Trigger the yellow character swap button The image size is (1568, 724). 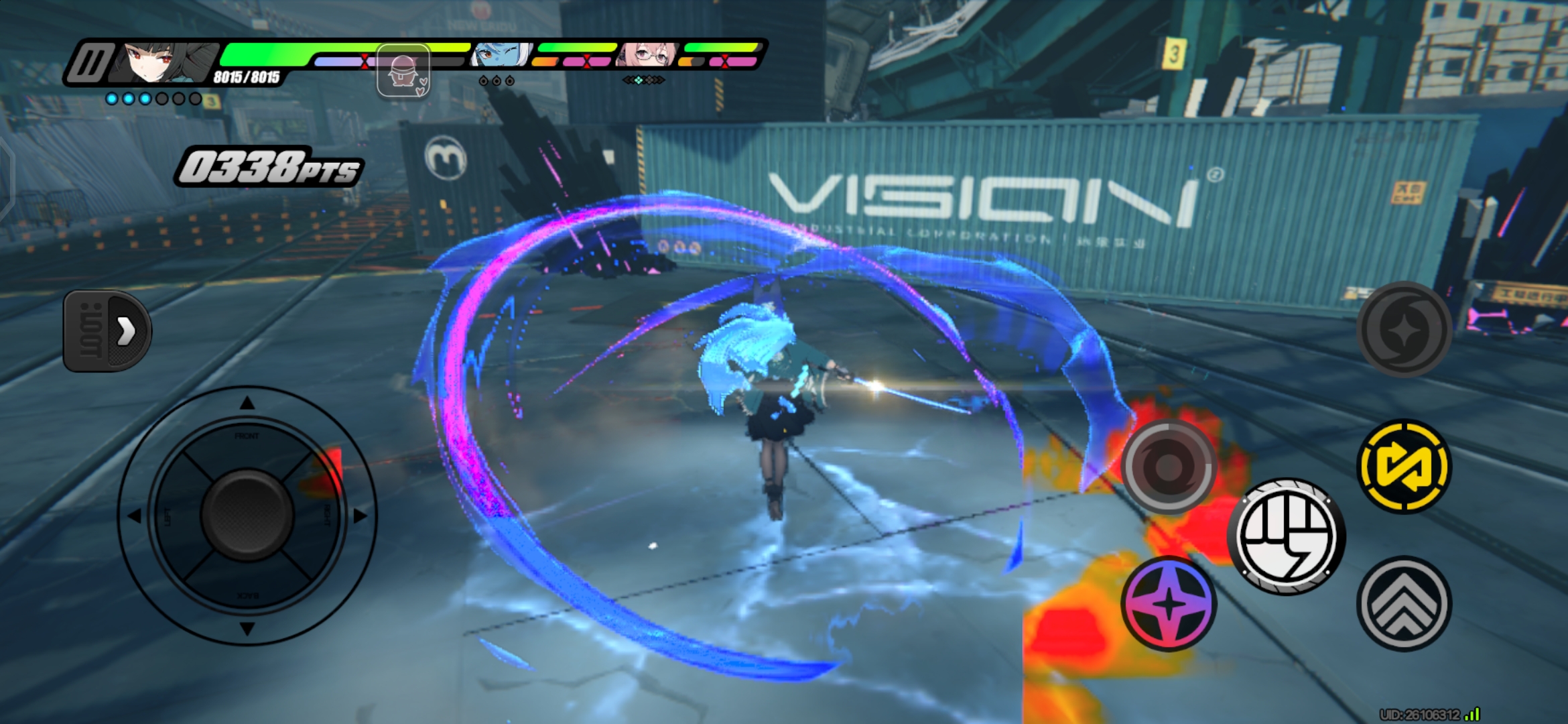tap(1404, 466)
